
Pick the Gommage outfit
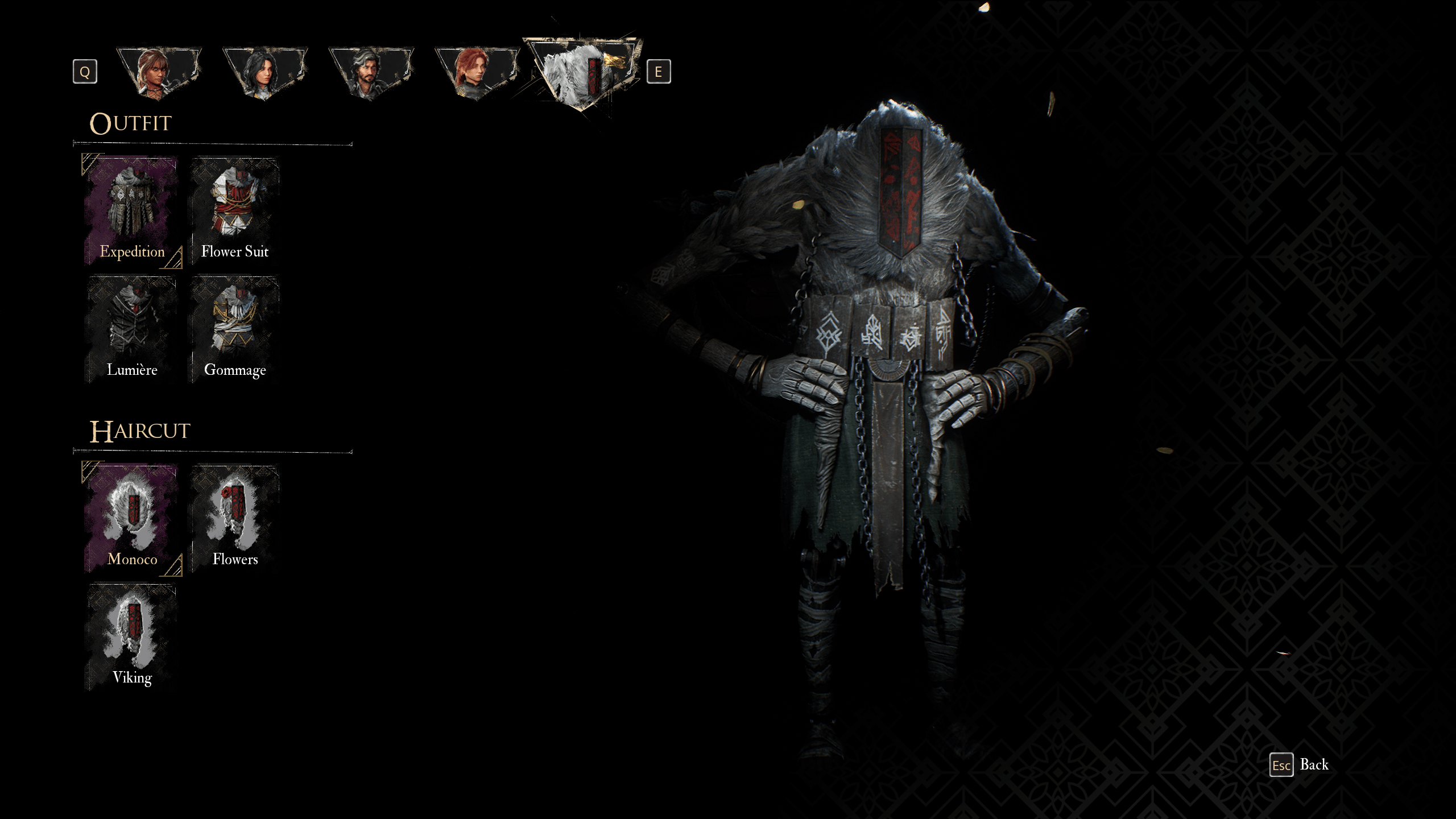click(x=235, y=327)
